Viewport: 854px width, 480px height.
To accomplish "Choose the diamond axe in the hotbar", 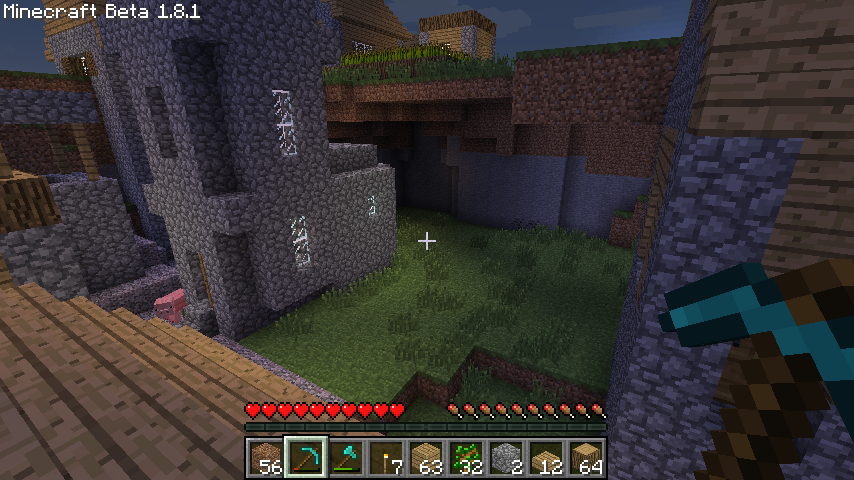I will (346, 458).
